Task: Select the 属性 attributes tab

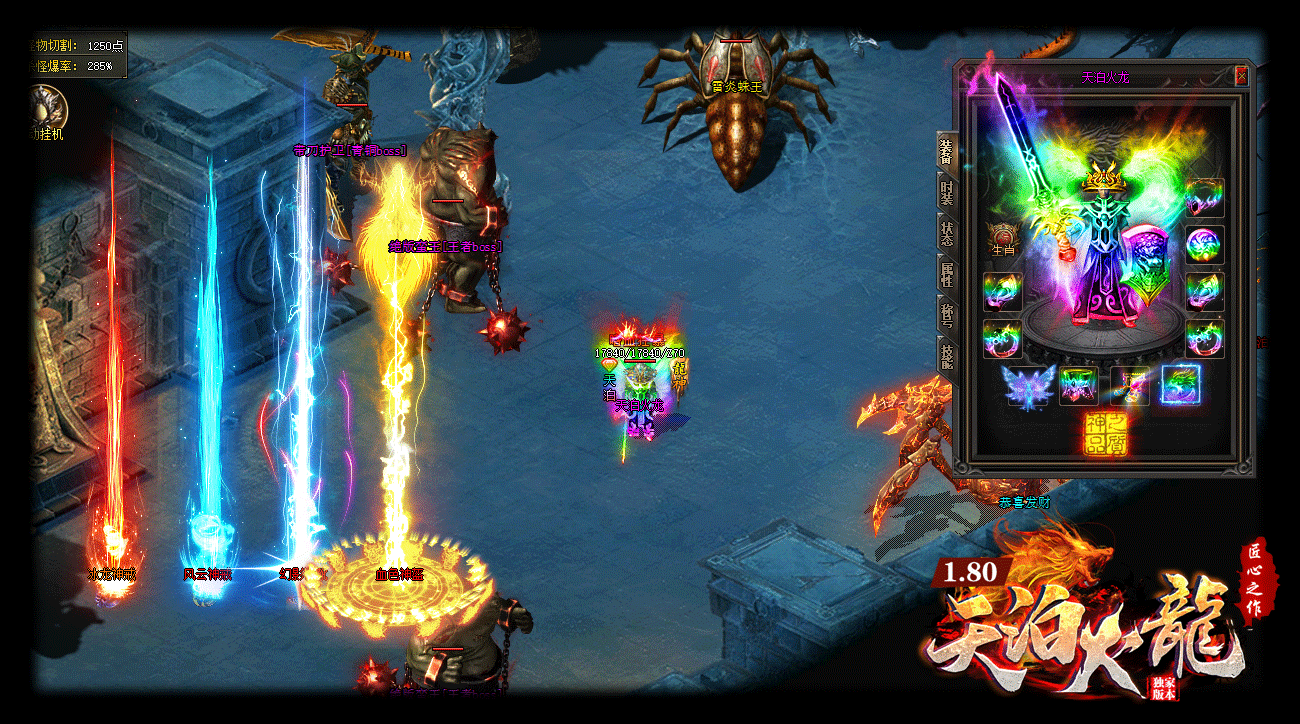Action: pos(946,272)
